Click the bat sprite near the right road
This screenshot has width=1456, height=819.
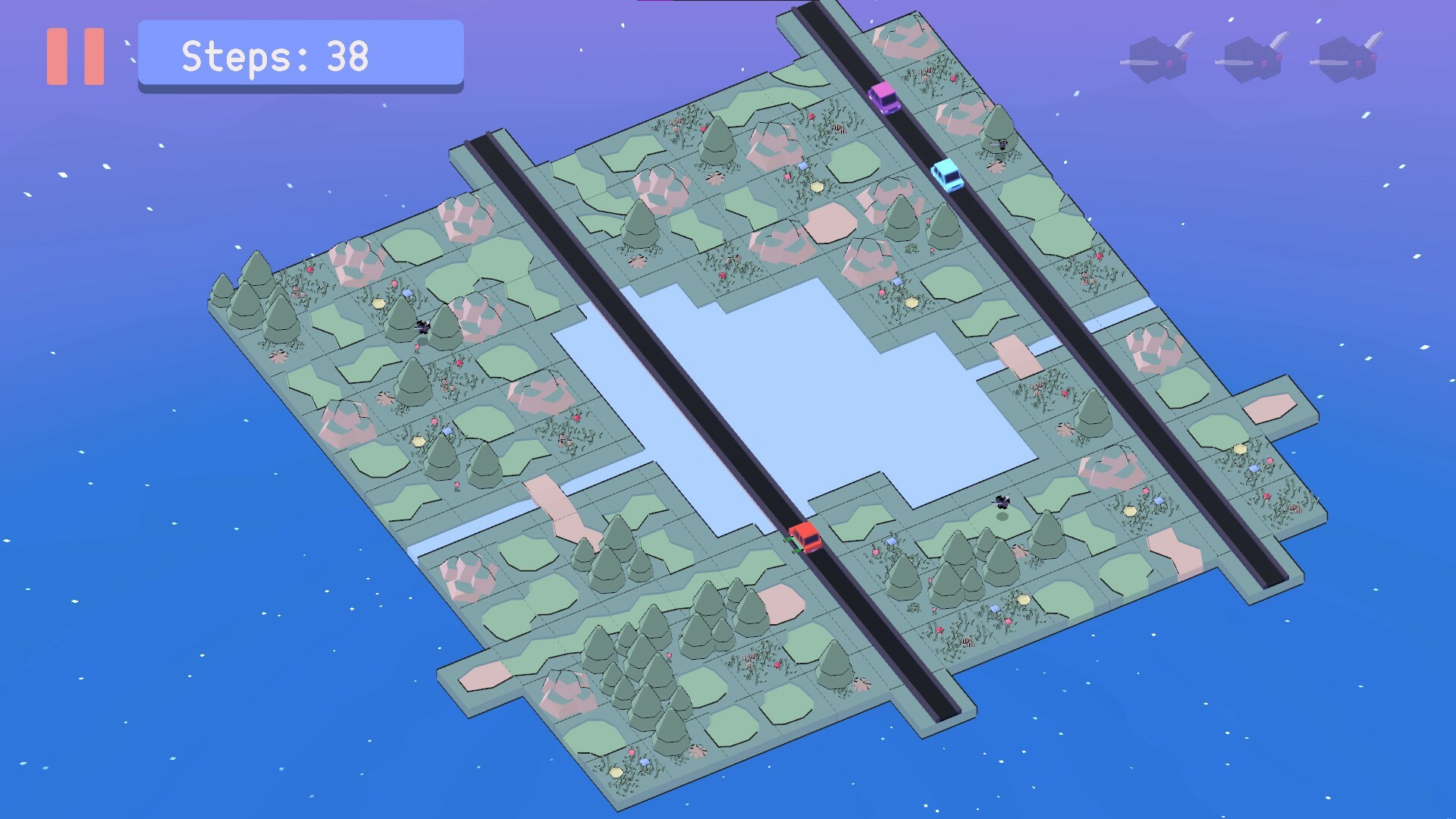pyautogui.click(x=1003, y=501)
